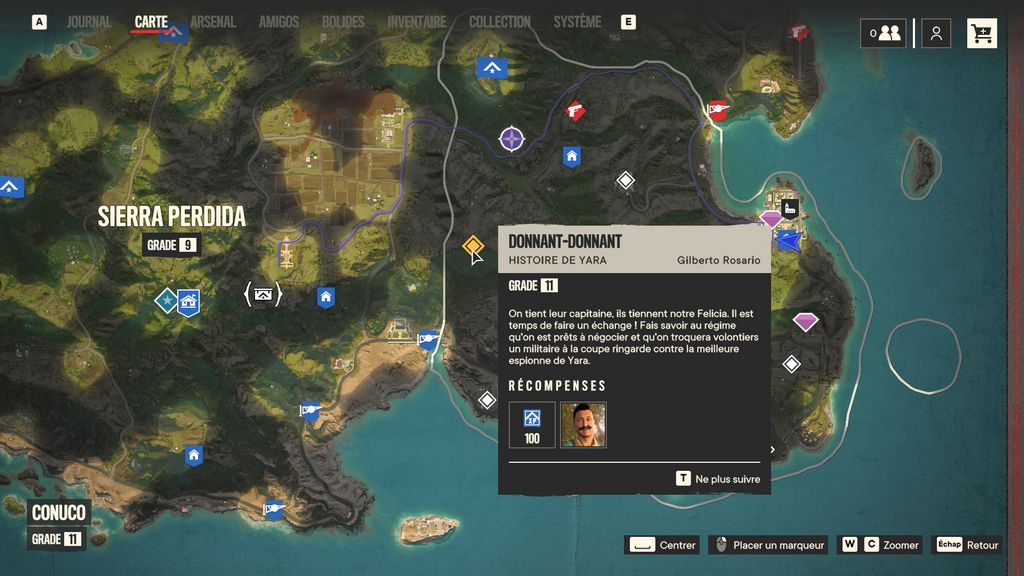This screenshot has width=1024, height=576.
Task: Open the co-op friends counter
Action: 884,33
